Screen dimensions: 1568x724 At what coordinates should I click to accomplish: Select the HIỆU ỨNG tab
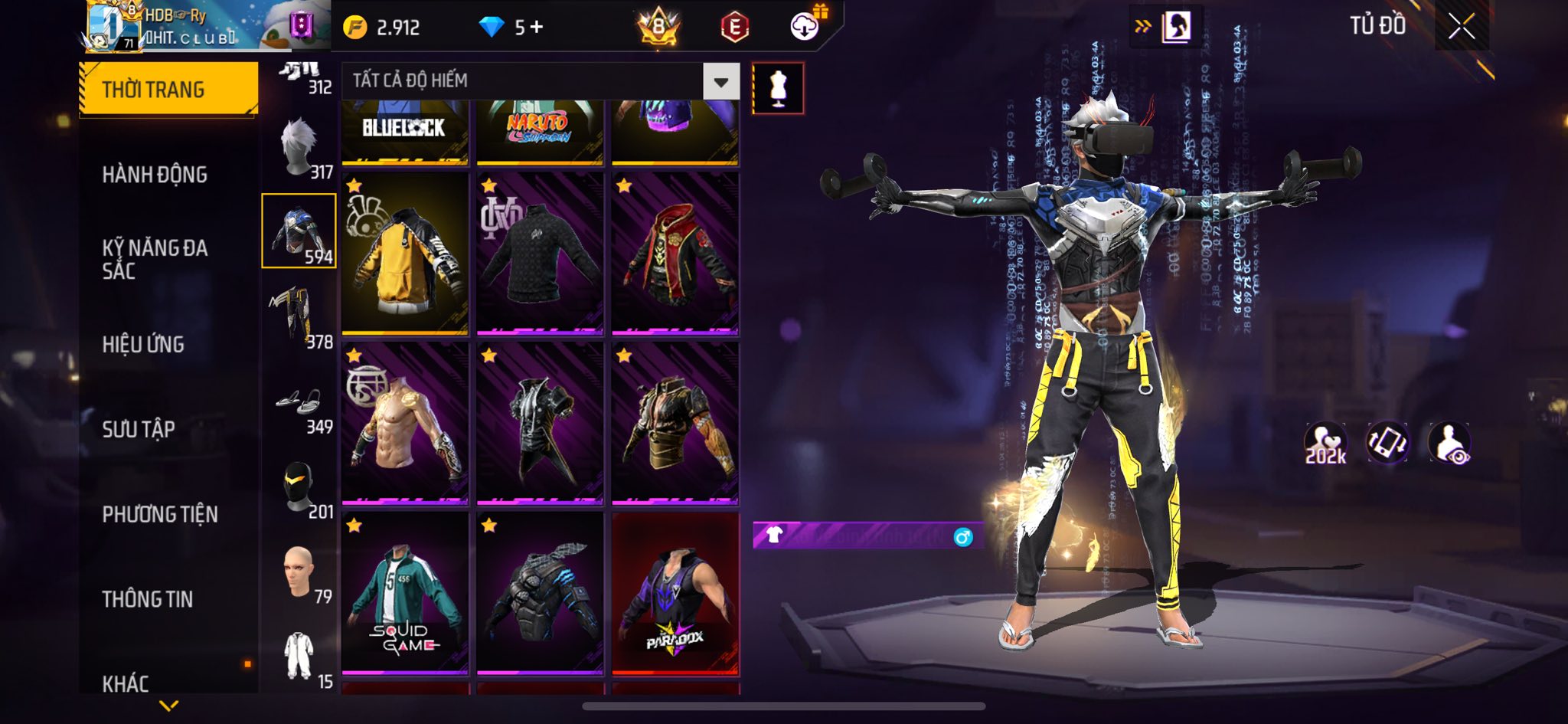tap(143, 344)
